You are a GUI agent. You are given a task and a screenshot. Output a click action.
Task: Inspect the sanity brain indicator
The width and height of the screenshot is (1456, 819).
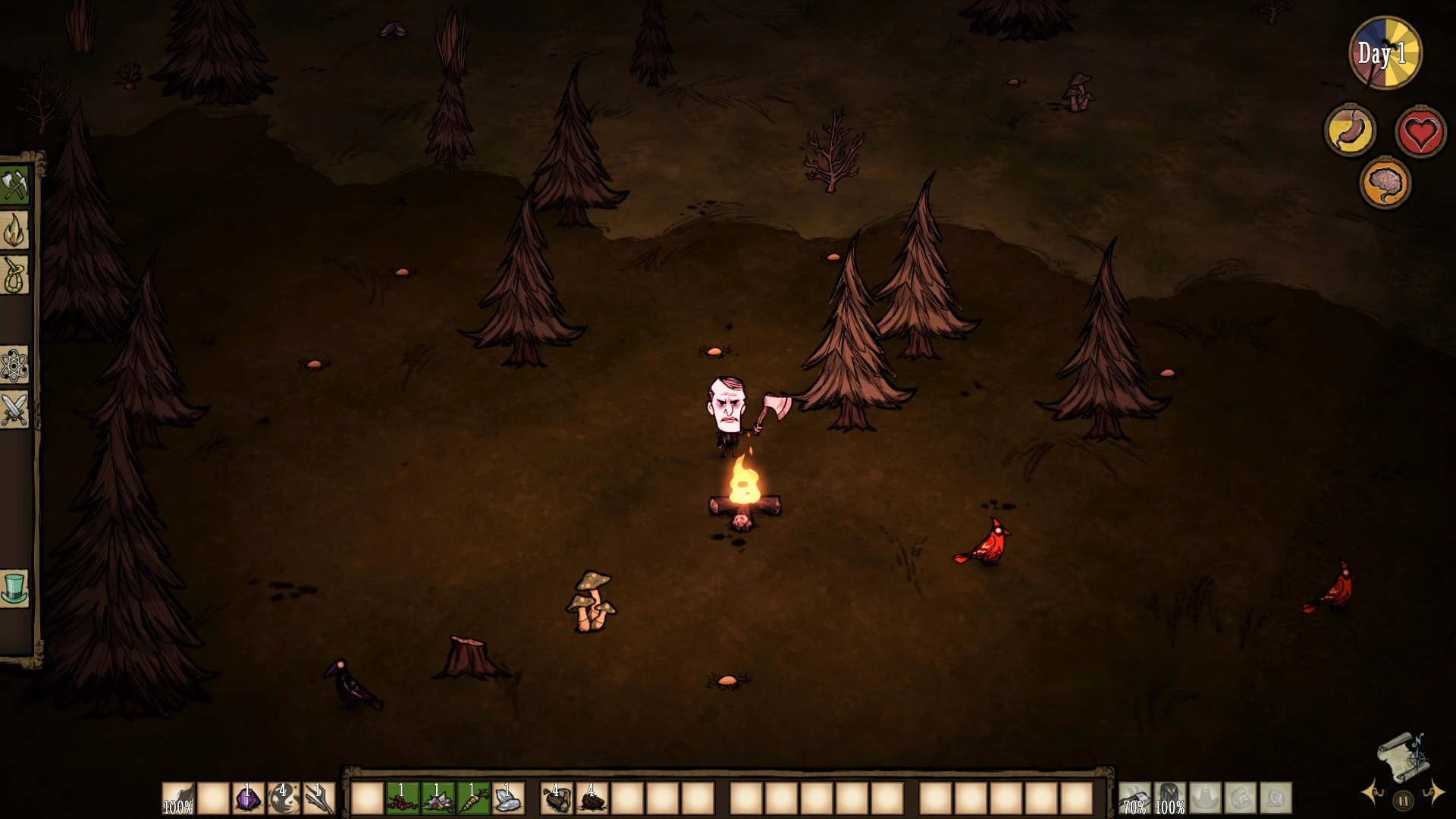click(1385, 184)
